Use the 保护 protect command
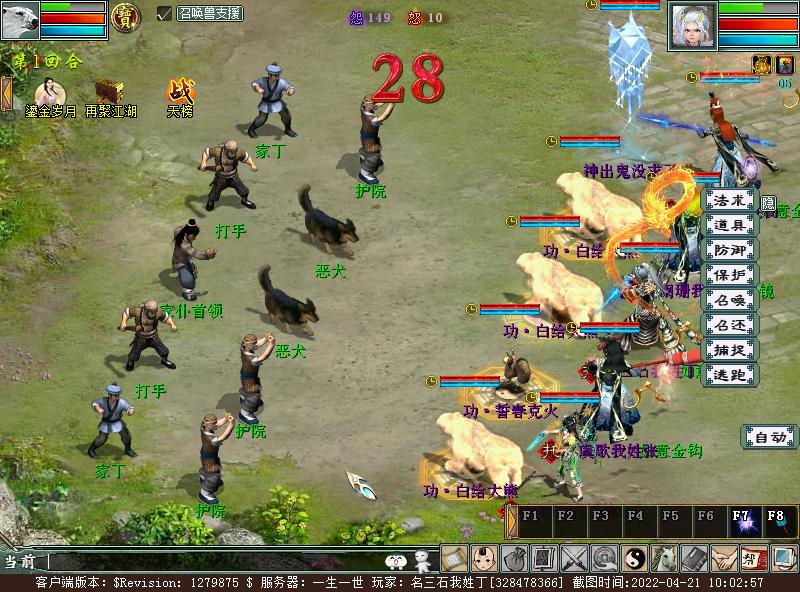Screen dimensions: 800x592 tap(731, 275)
